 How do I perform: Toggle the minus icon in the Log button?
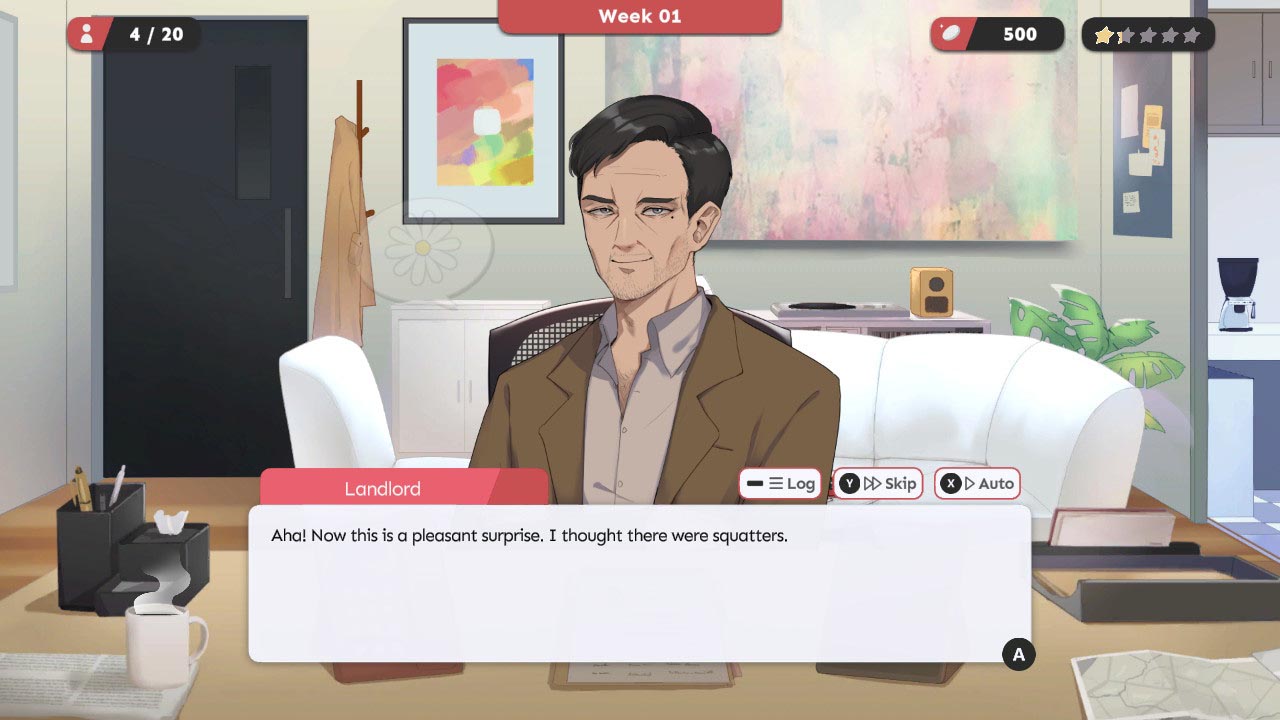pos(754,483)
